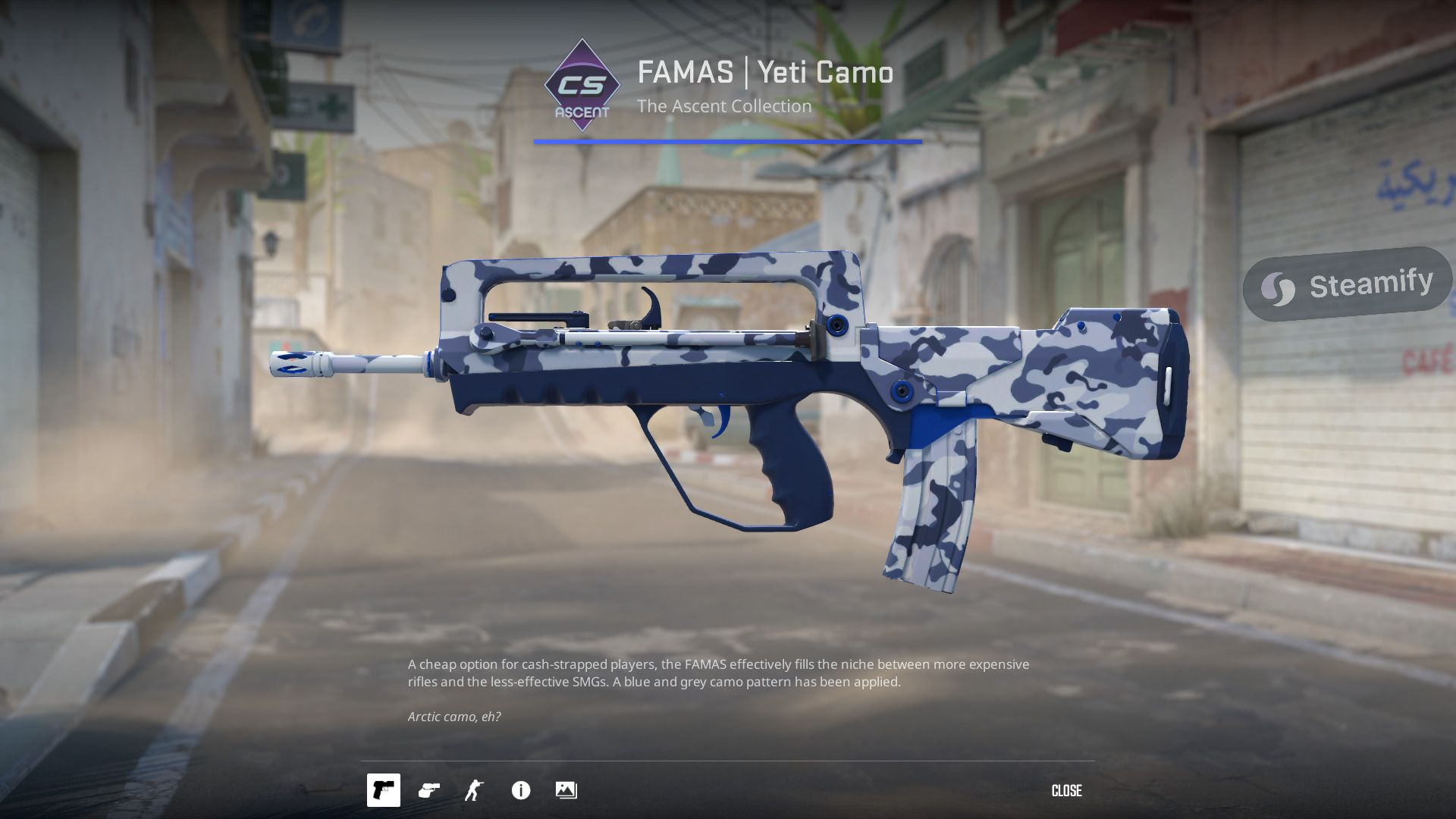Close the FAMAS Yeti Camo inspection
The height and width of the screenshot is (819, 1456).
1066,791
